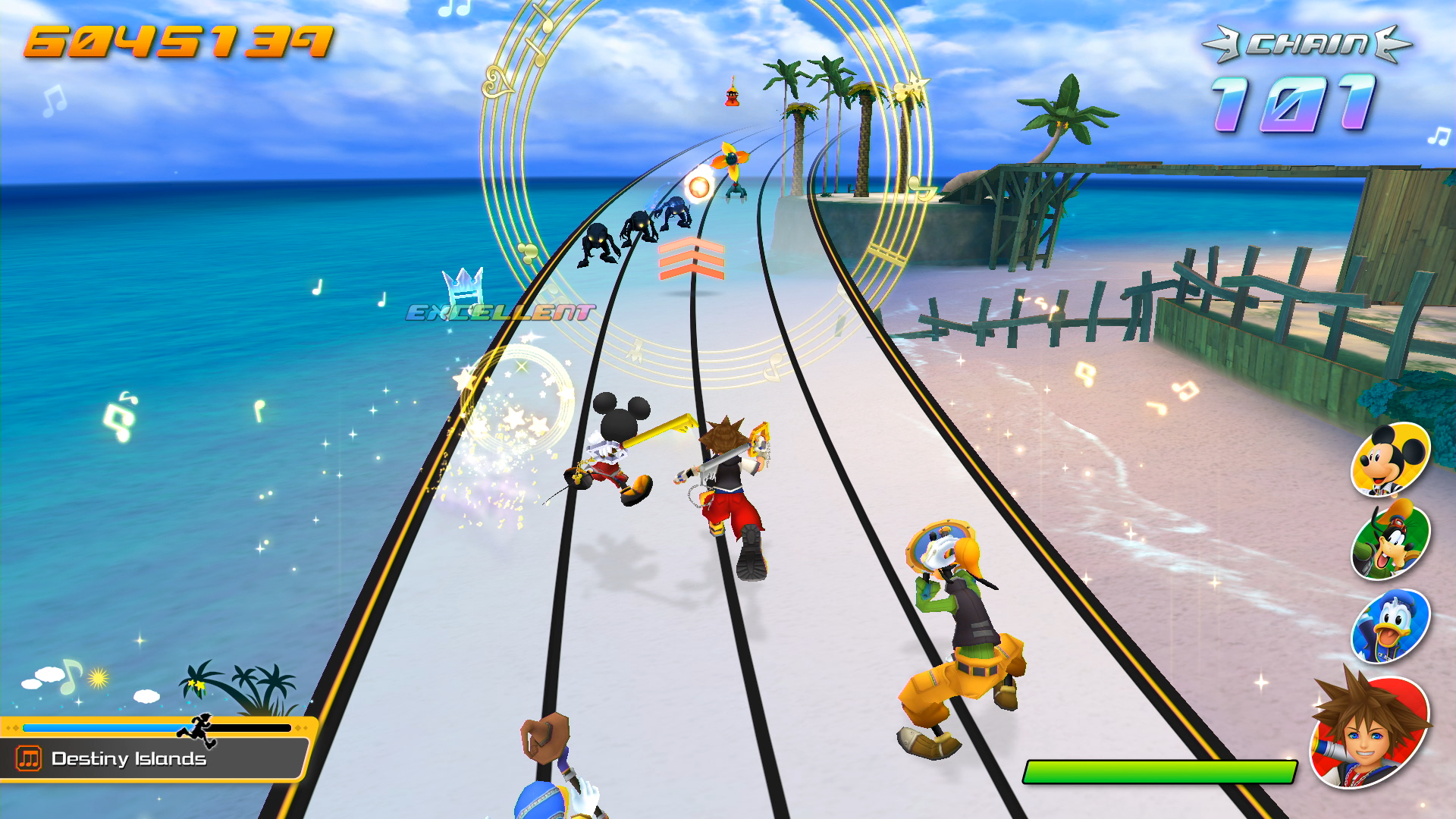The height and width of the screenshot is (819, 1456).
Task: Toggle the EXCELLENT rating popup
Action: coord(500,312)
